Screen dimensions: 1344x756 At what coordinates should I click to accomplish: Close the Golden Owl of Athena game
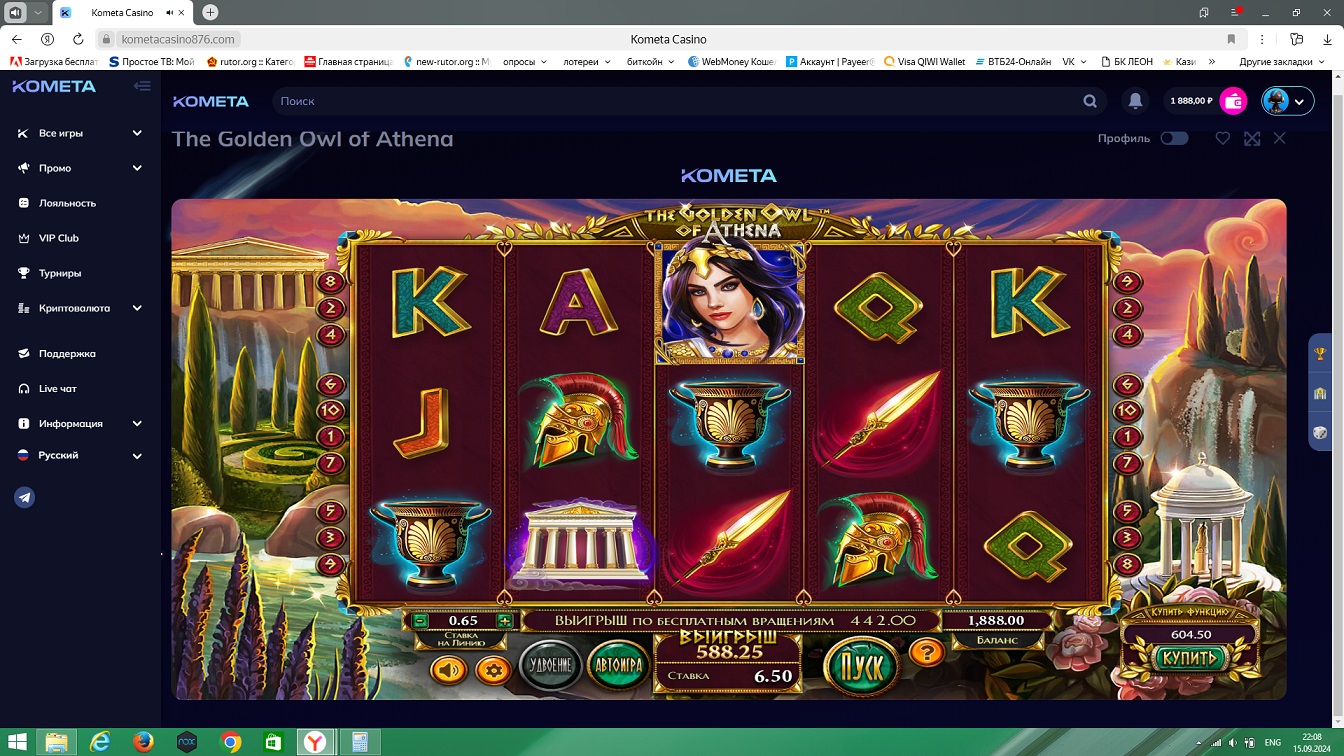coord(1280,139)
